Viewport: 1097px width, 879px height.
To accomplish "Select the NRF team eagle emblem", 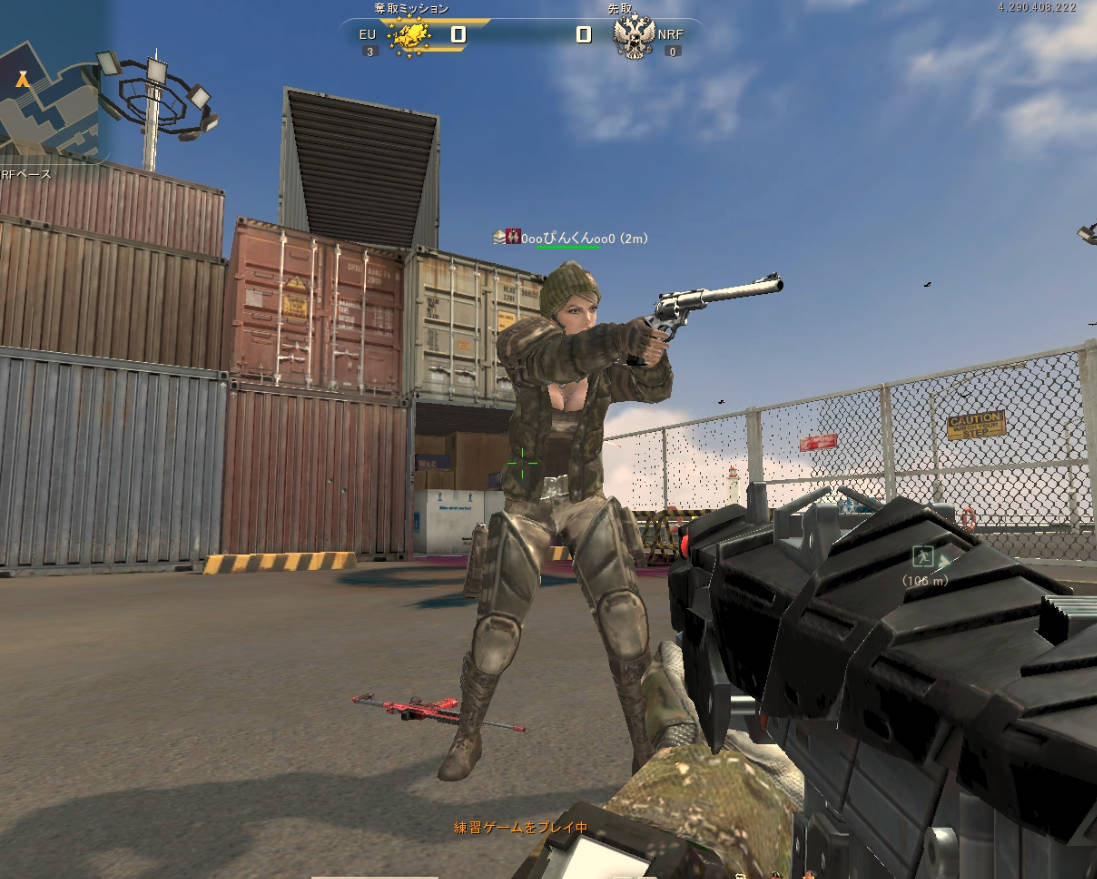I will coord(634,37).
